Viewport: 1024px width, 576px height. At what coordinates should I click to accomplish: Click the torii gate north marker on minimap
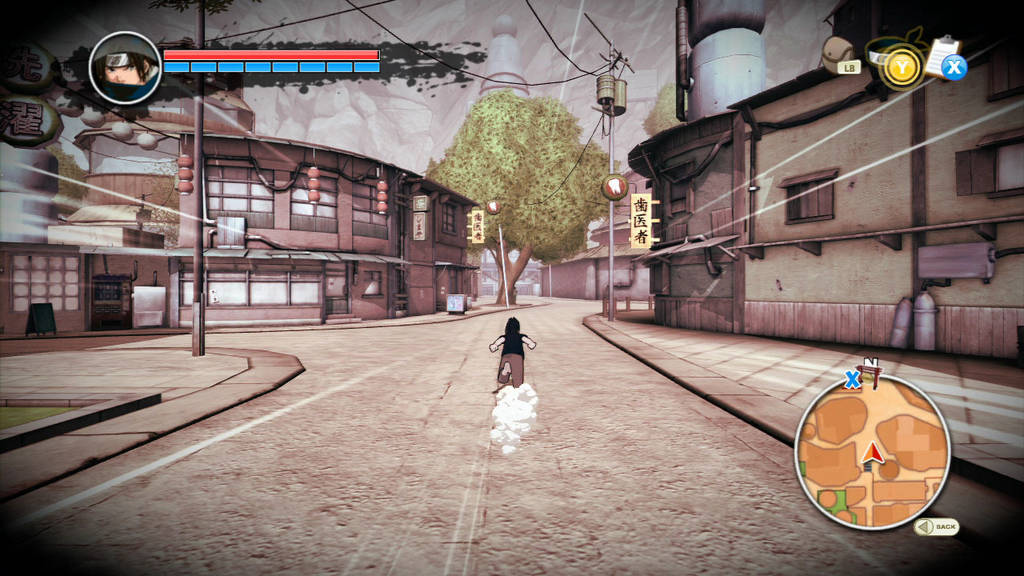click(x=873, y=373)
